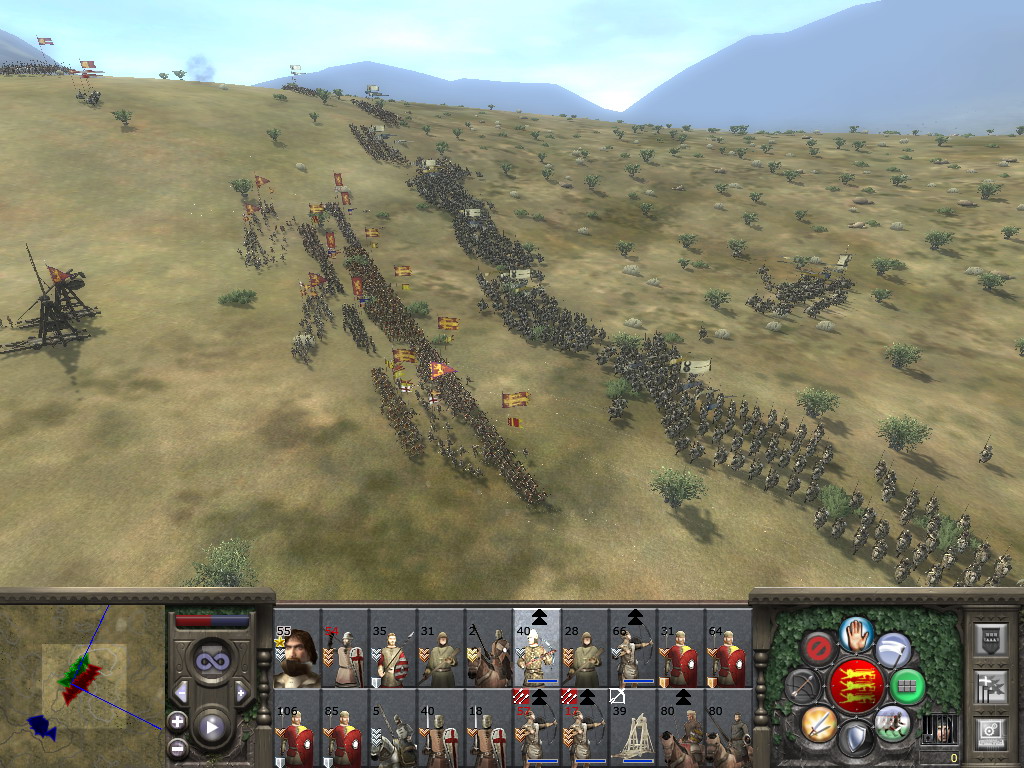Zoom in the minimap with plus button
This screenshot has width=1024, height=768.
(x=177, y=720)
